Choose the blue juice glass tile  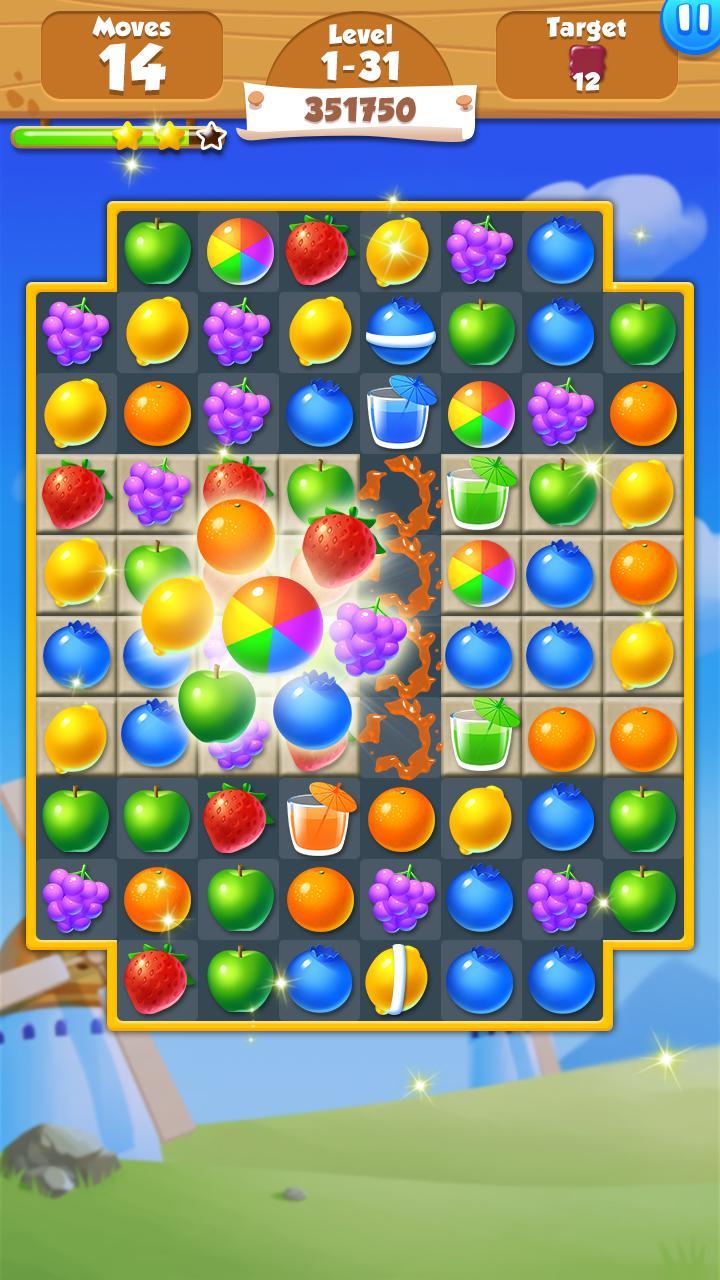point(400,412)
